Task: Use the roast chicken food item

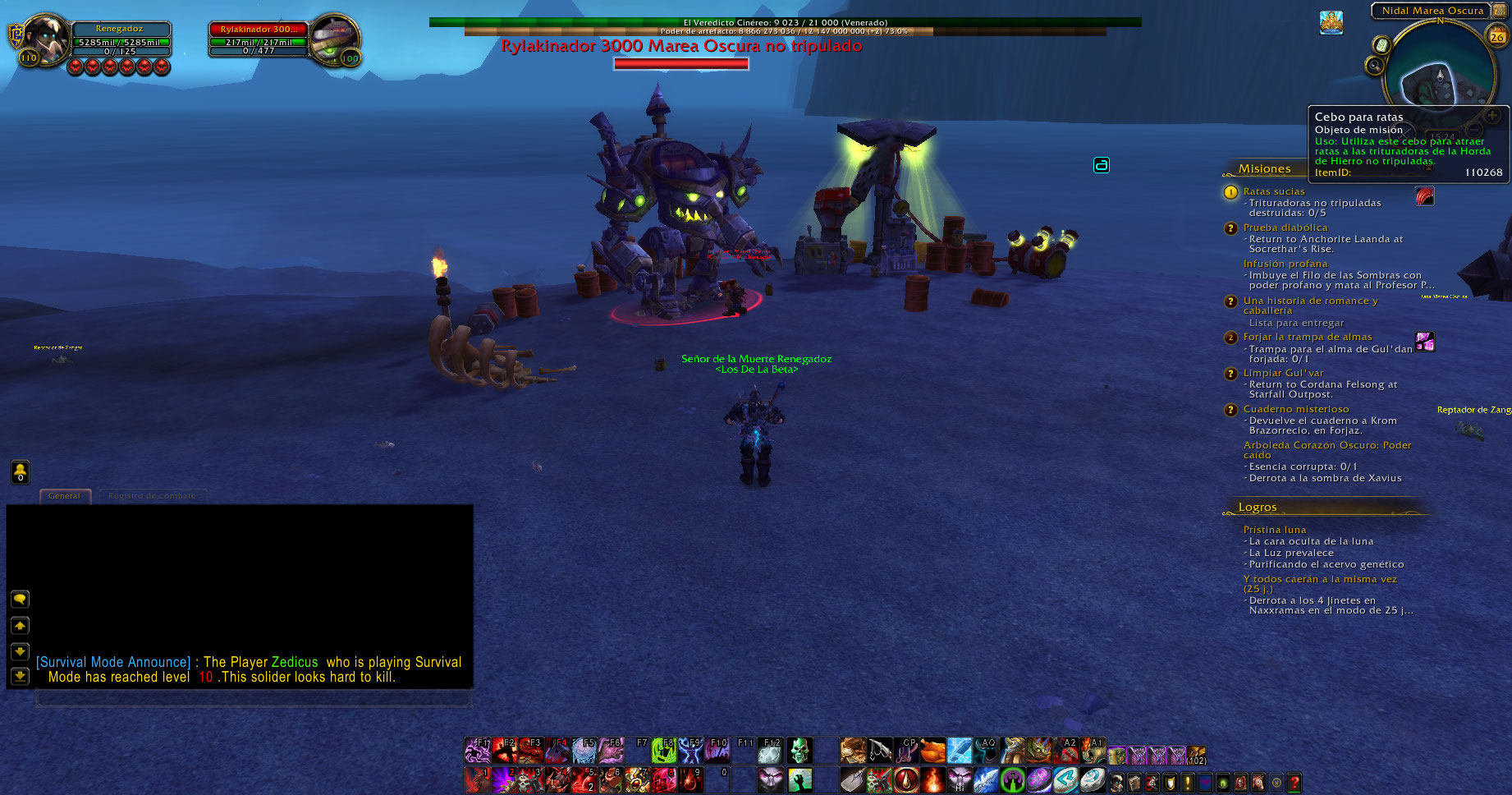Action: point(932,750)
